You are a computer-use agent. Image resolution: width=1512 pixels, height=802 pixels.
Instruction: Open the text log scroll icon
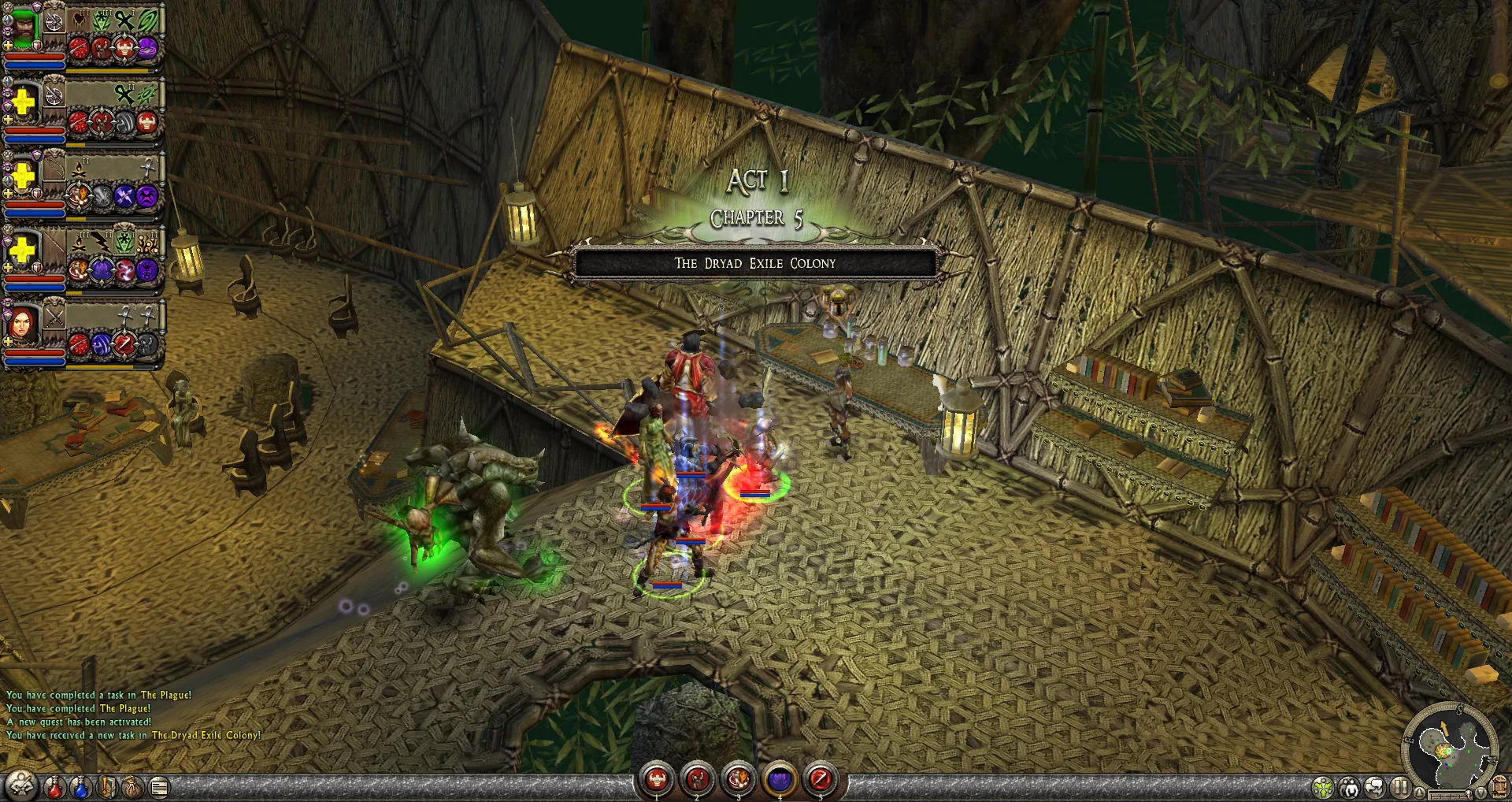click(159, 787)
